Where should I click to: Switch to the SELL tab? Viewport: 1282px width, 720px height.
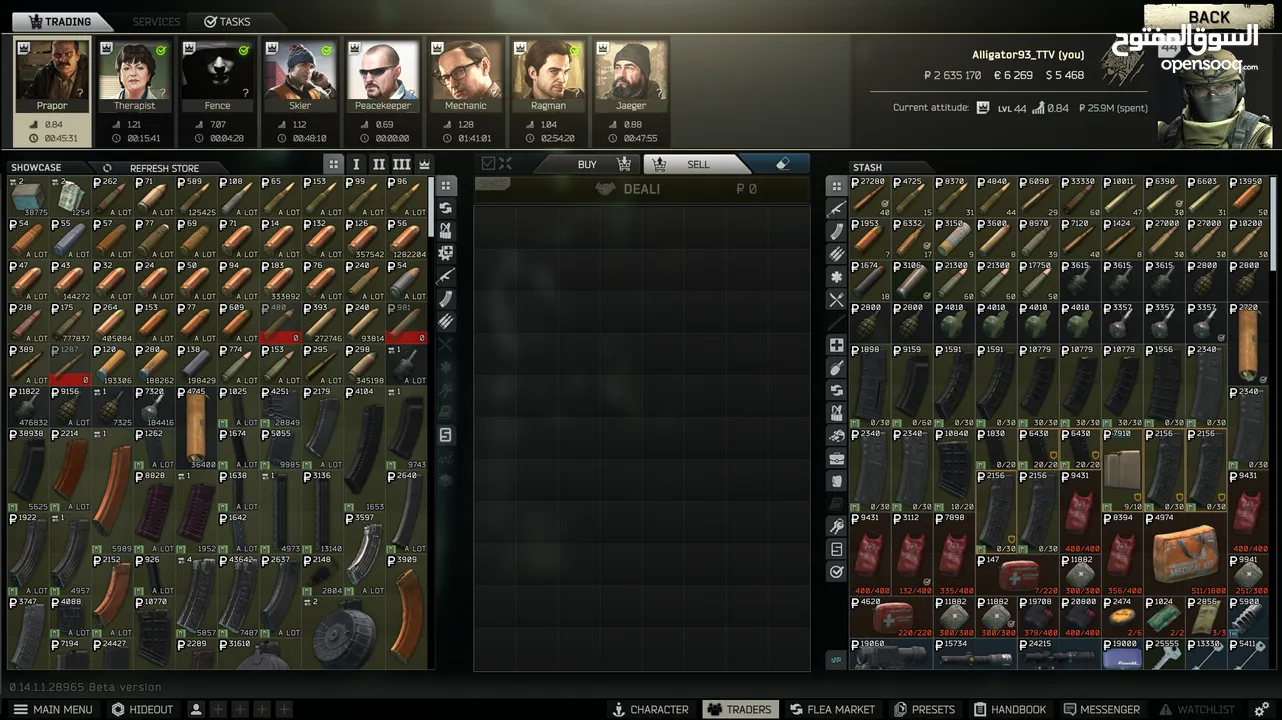[696, 164]
